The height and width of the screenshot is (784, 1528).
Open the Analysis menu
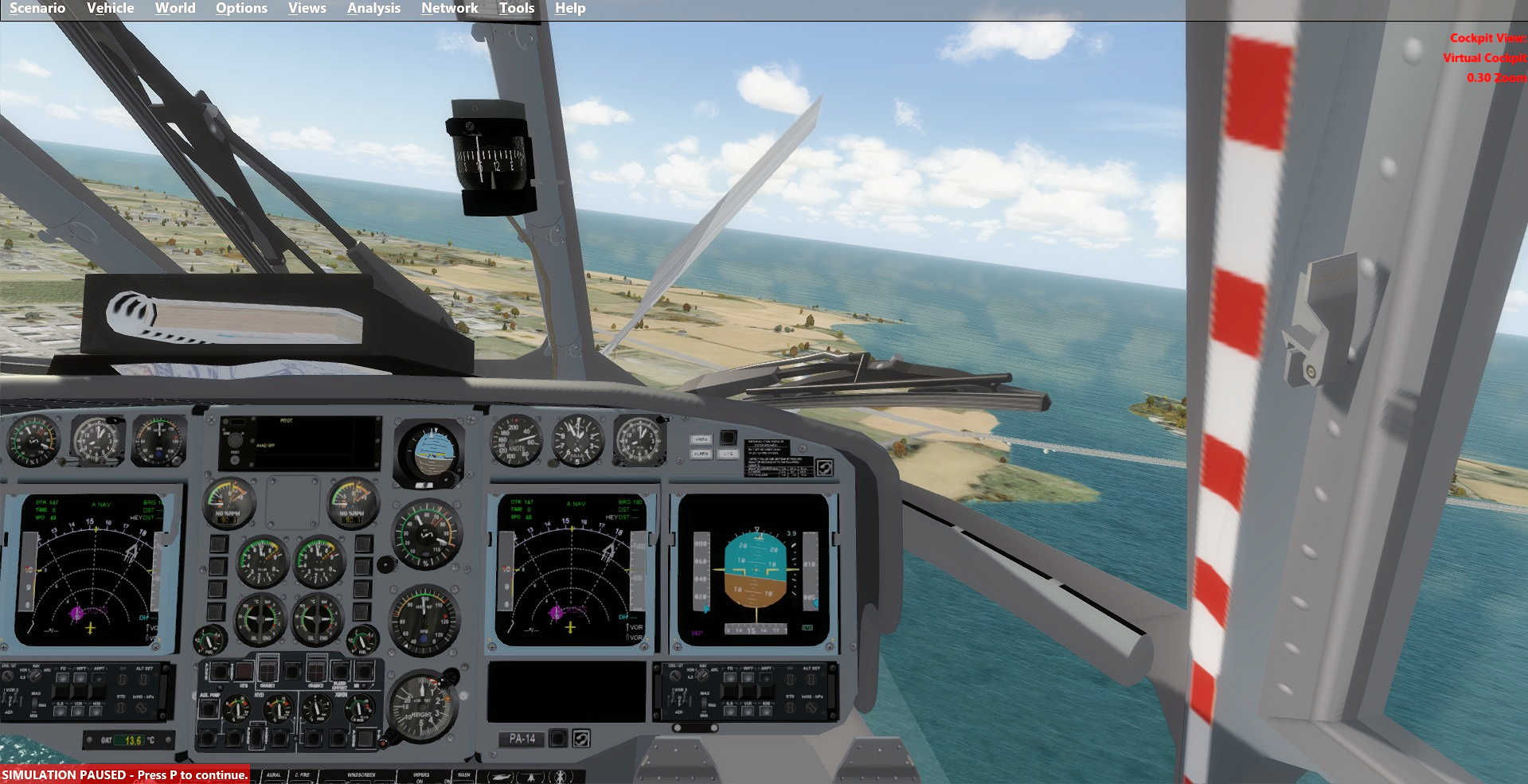373,8
